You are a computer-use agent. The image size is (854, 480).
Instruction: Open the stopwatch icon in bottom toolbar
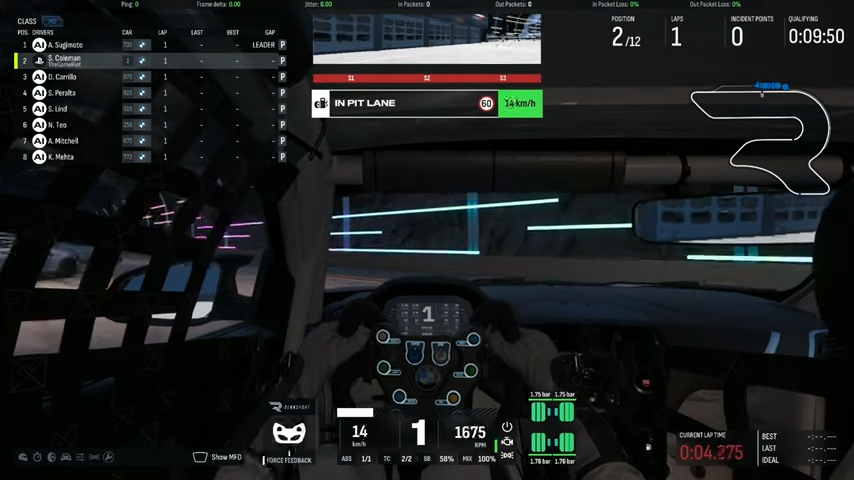[x=37, y=457]
